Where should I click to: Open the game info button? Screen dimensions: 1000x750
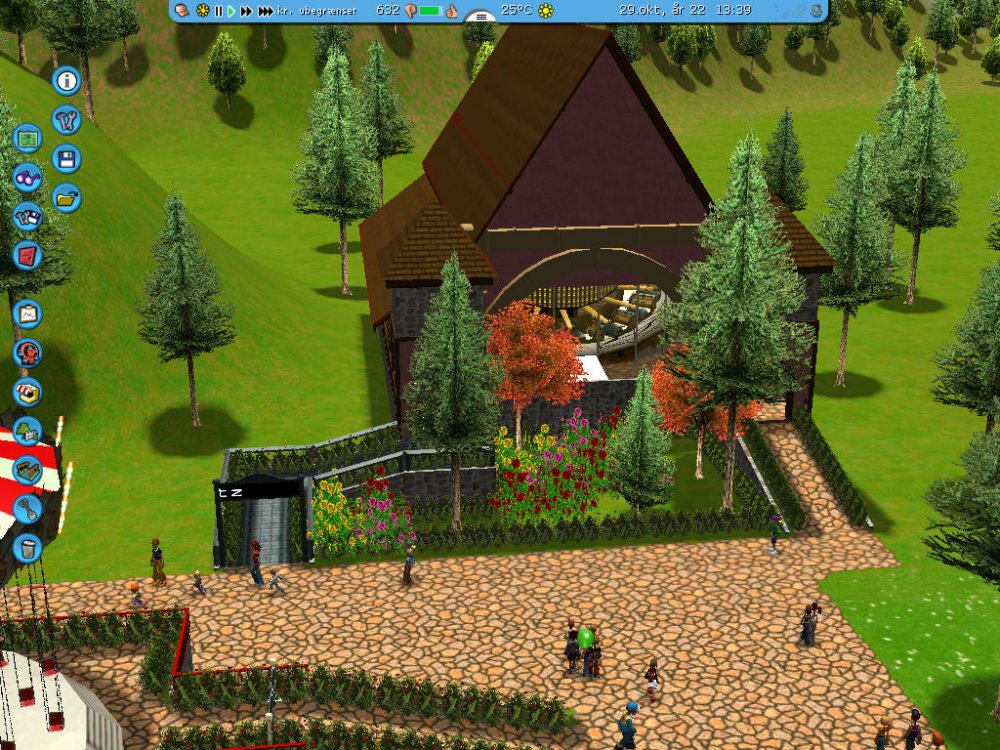click(67, 80)
